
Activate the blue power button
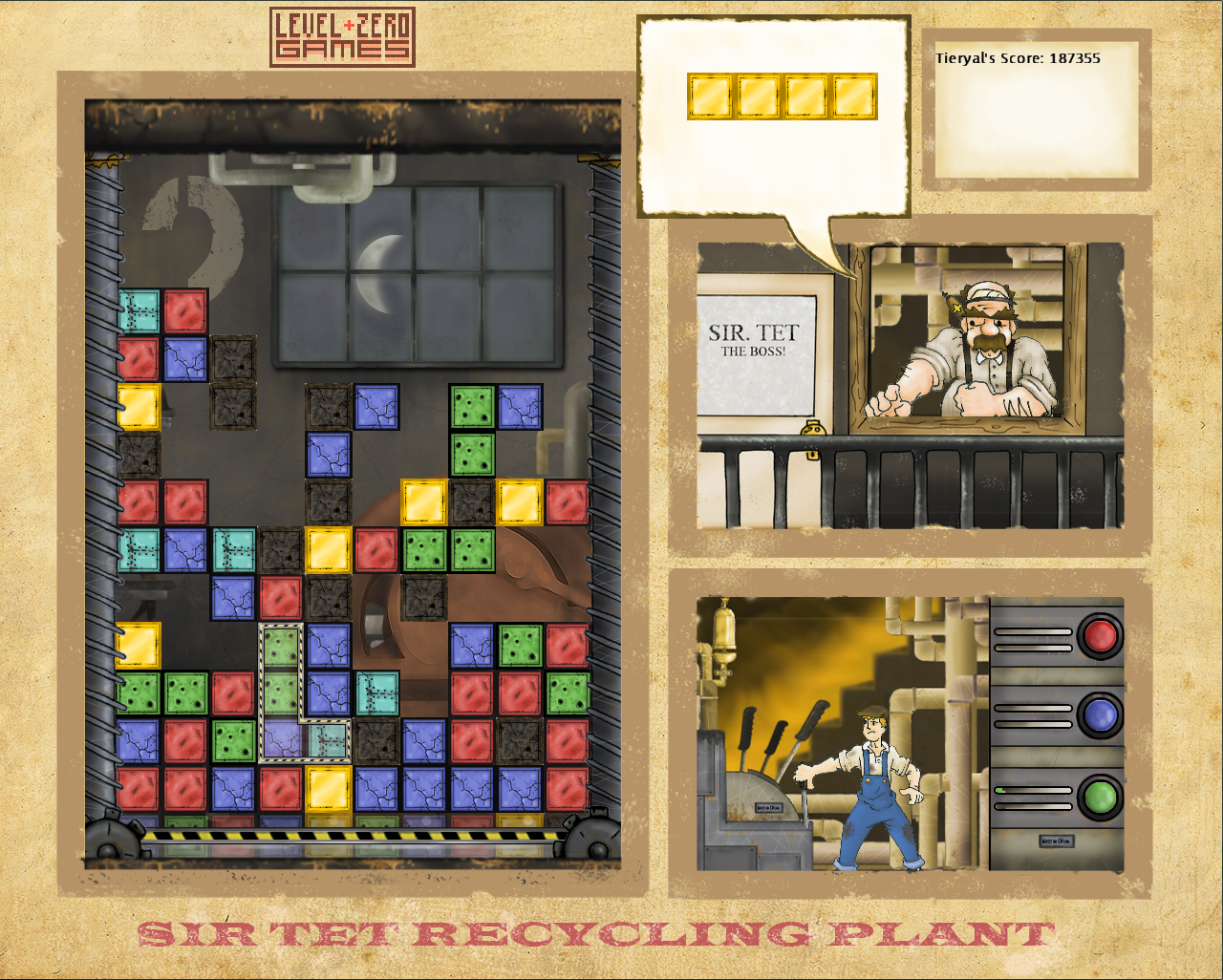coord(1100,715)
